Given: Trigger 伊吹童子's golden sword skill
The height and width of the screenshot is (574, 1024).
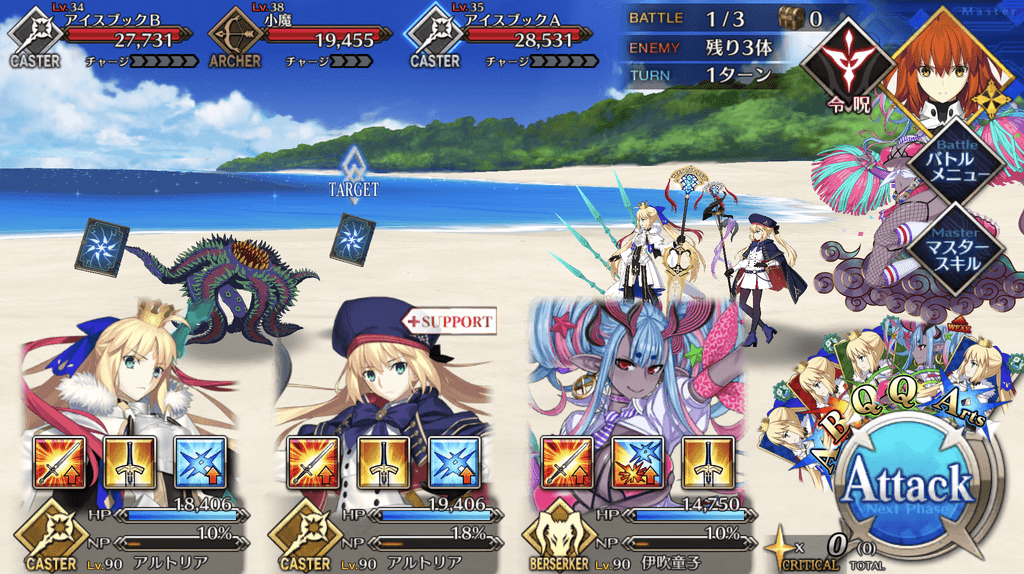Looking at the screenshot, I should click(705, 462).
